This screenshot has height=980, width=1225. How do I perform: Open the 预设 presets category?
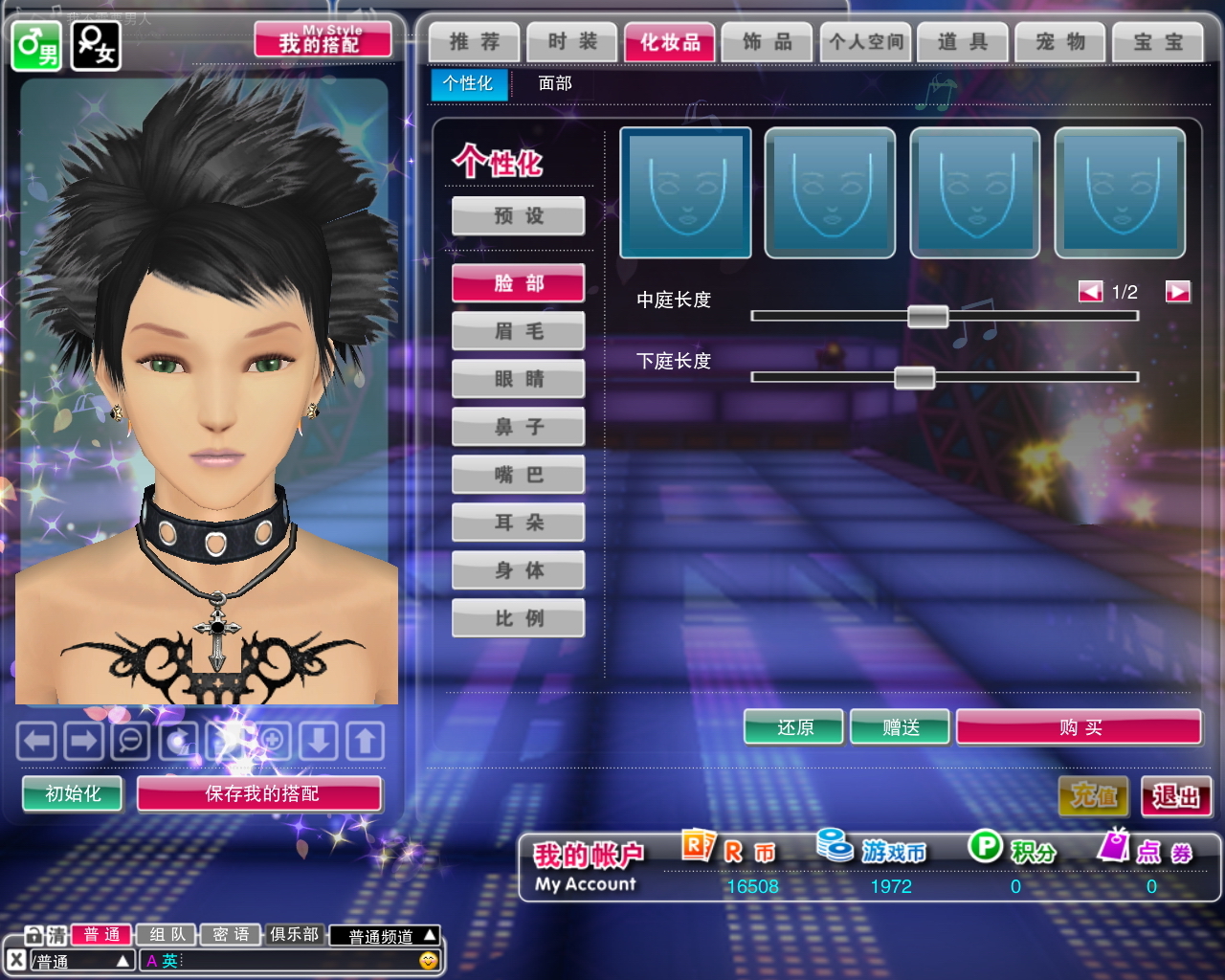[x=519, y=216]
